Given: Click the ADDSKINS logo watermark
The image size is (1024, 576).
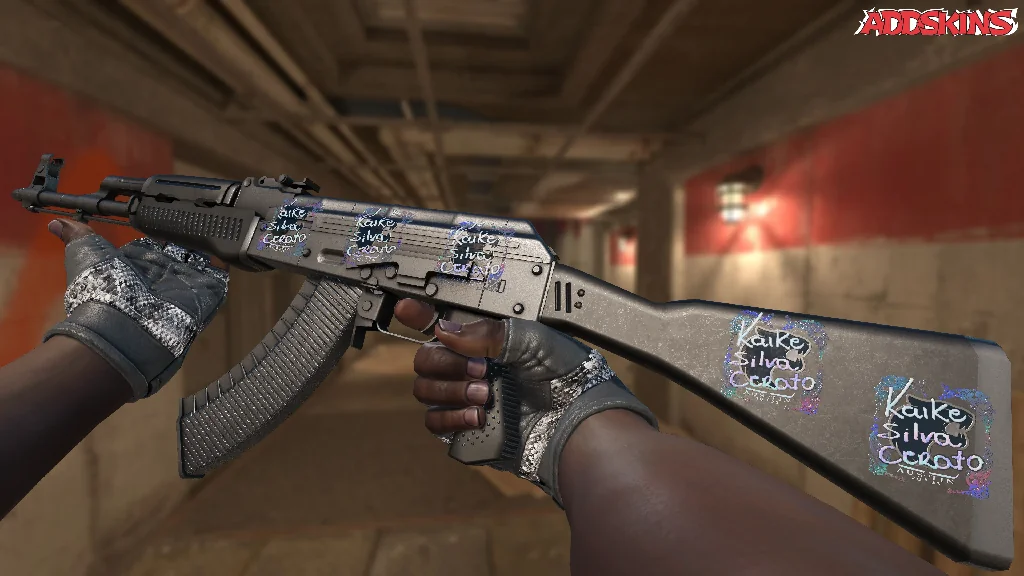Looking at the screenshot, I should (938, 23).
